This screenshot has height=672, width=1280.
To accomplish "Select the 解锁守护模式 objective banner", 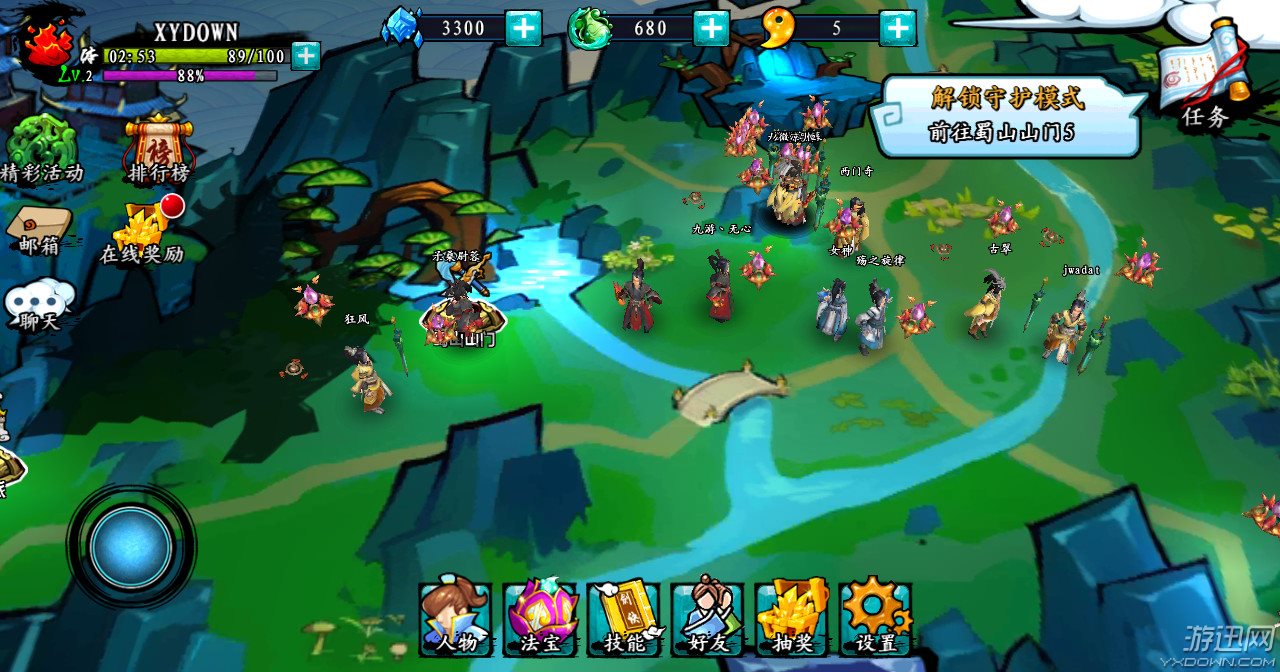I will coord(1007,114).
